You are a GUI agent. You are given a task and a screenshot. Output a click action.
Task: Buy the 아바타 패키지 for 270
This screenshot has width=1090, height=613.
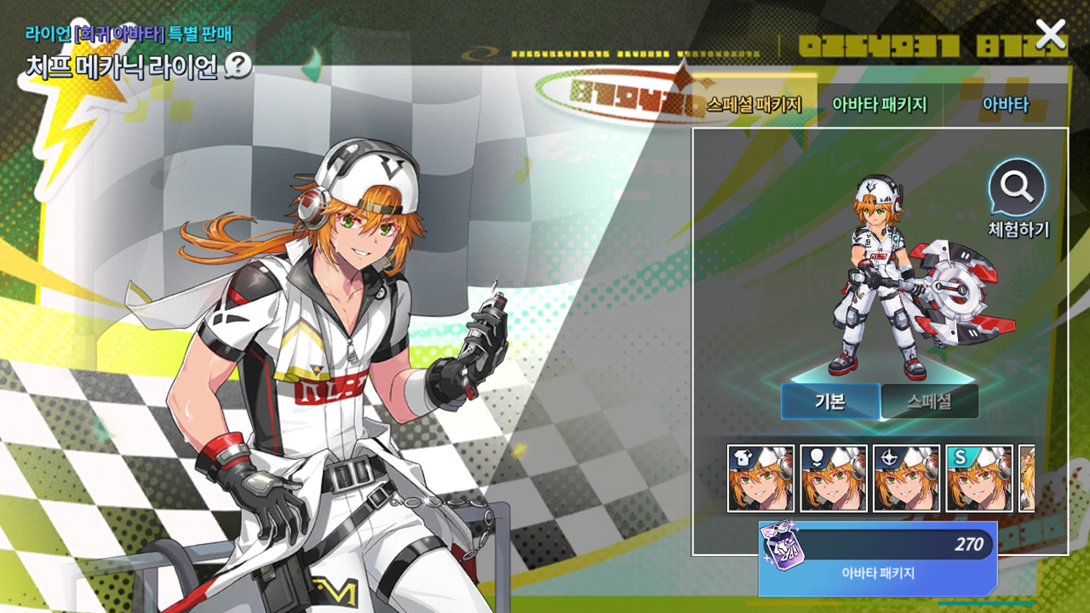(x=877, y=558)
